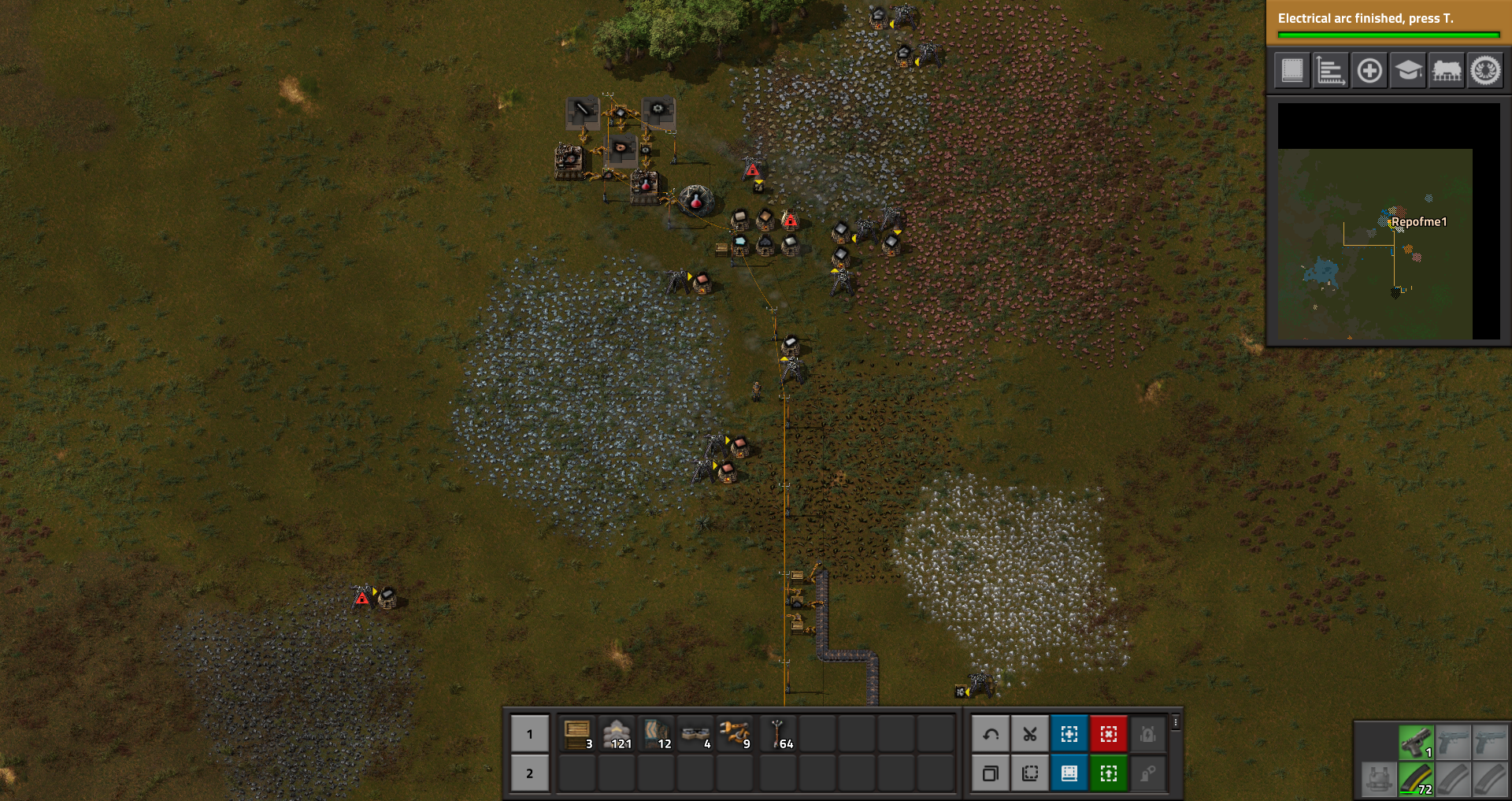Image resolution: width=1512 pixels, height=801 pixels.
Task: Open the blueprint library book icon
Action: pos(1292,71)
